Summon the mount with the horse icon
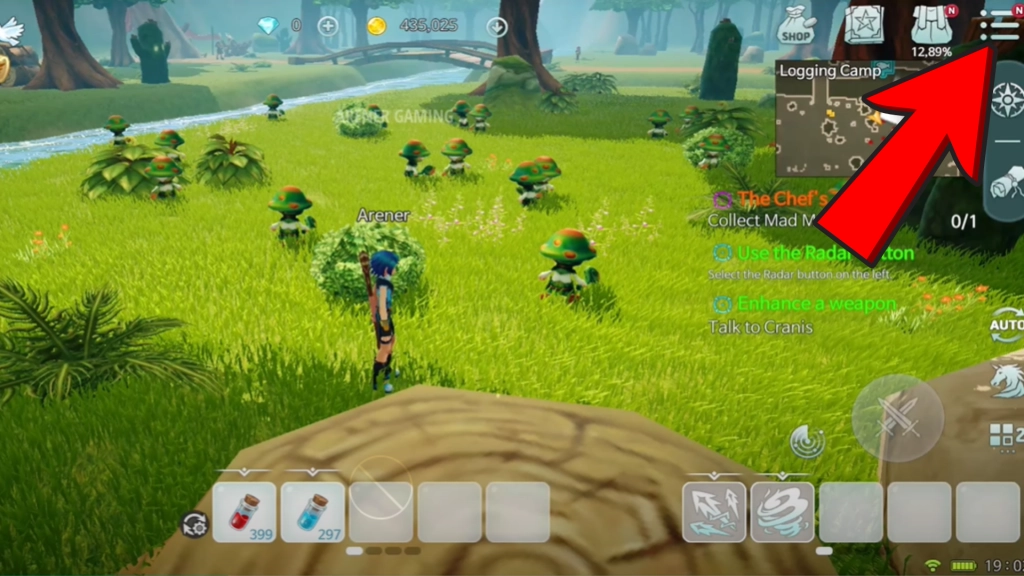The width and height of the screenshot is (1024, 576). 1006,380
